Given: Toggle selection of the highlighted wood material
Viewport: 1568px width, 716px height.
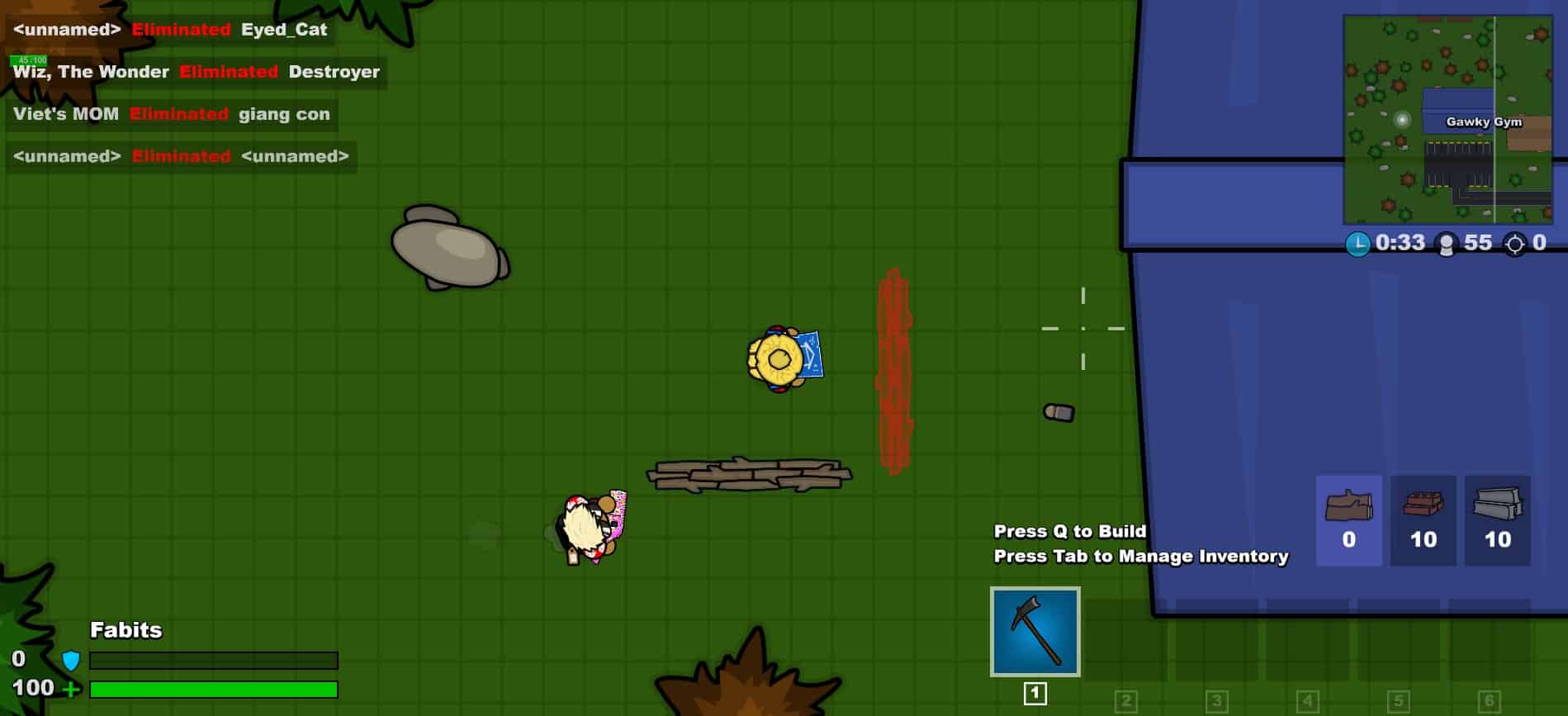Looking at the screenshot, I should [x=1348, y=520].
